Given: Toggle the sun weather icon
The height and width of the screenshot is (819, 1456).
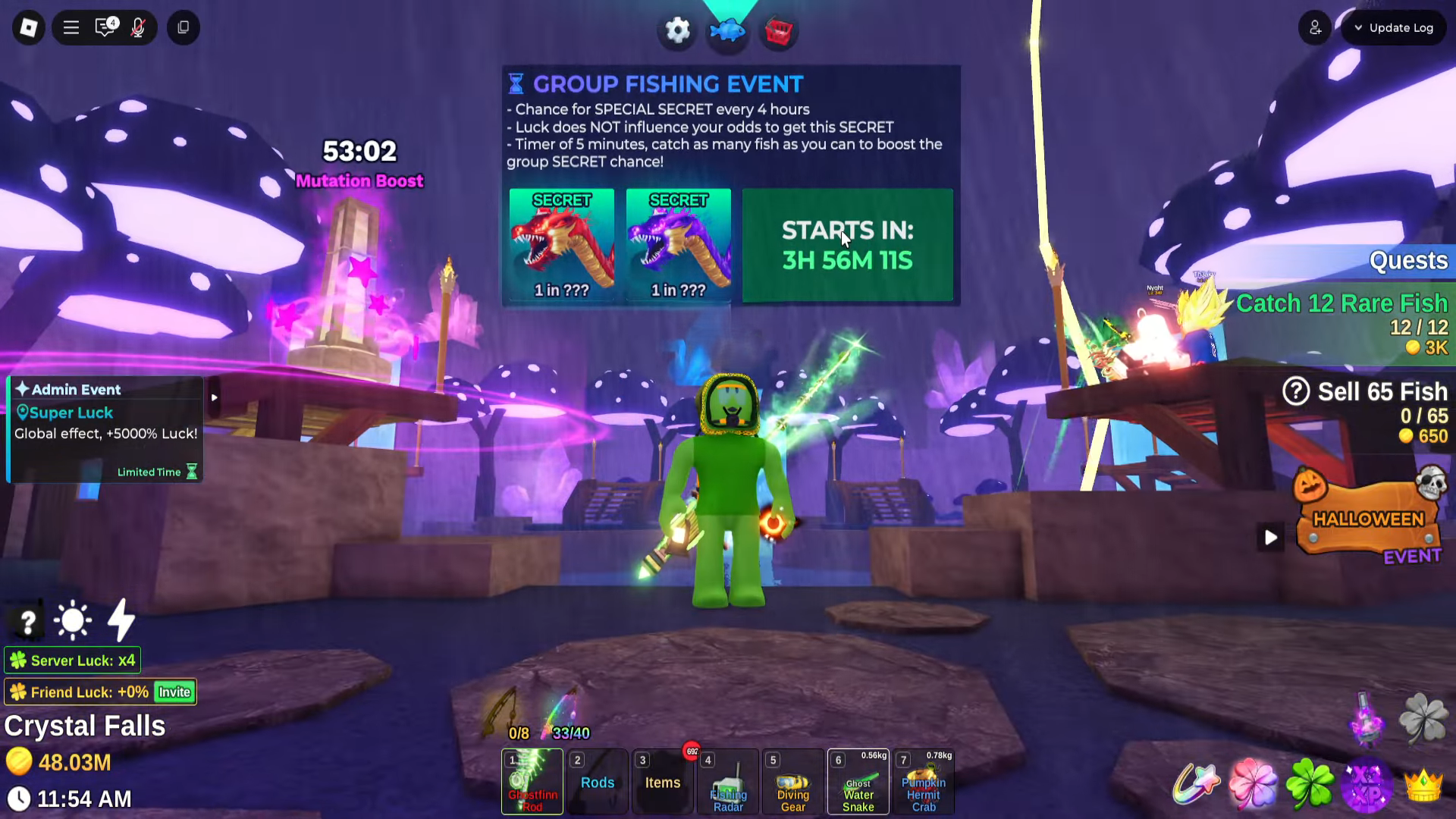Looking at the screenshot, I should tap(73, 620).
